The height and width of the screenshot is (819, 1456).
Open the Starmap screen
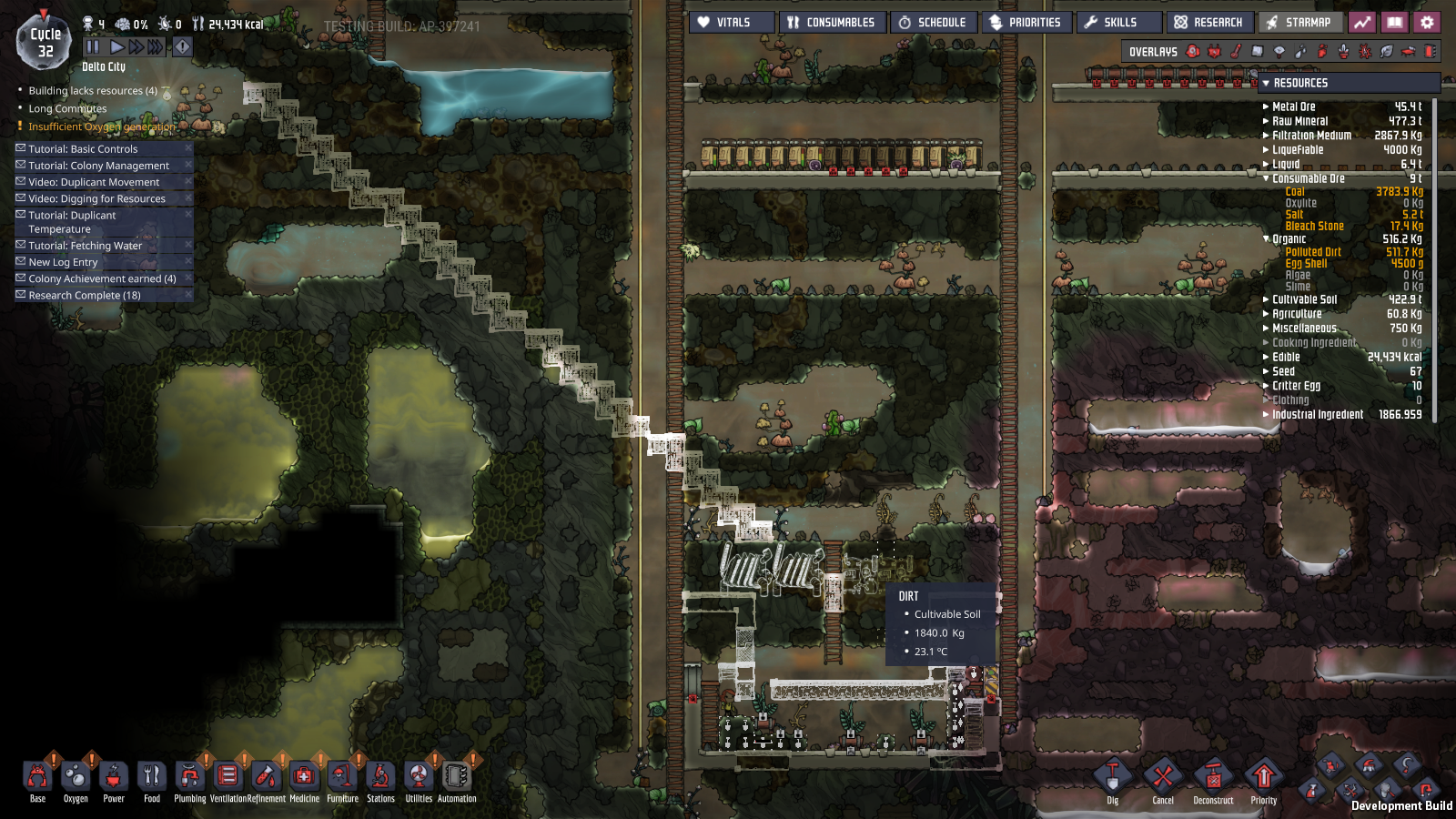(1301, 22)
